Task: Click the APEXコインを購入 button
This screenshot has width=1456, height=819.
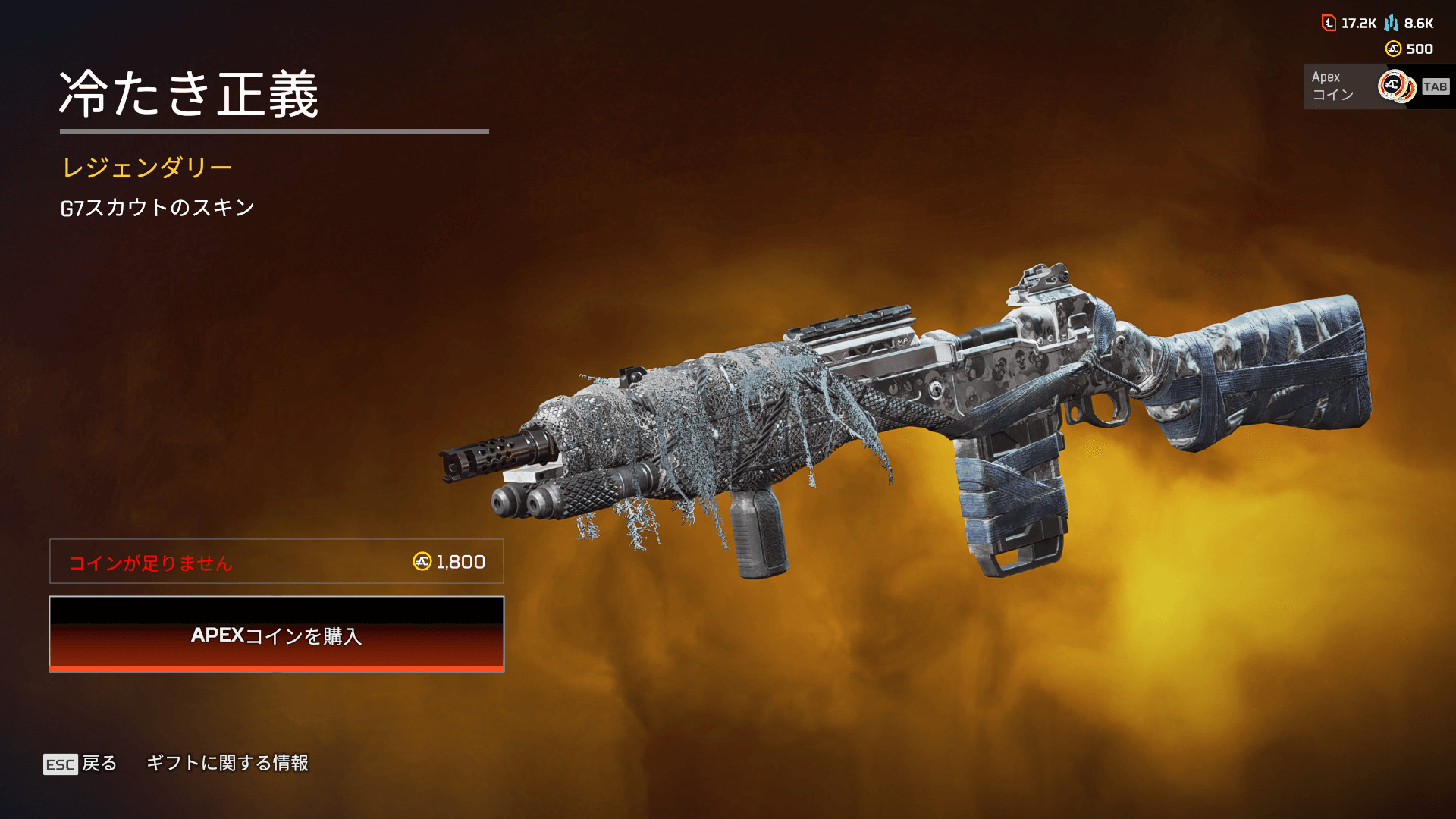Action: [277, 635]
